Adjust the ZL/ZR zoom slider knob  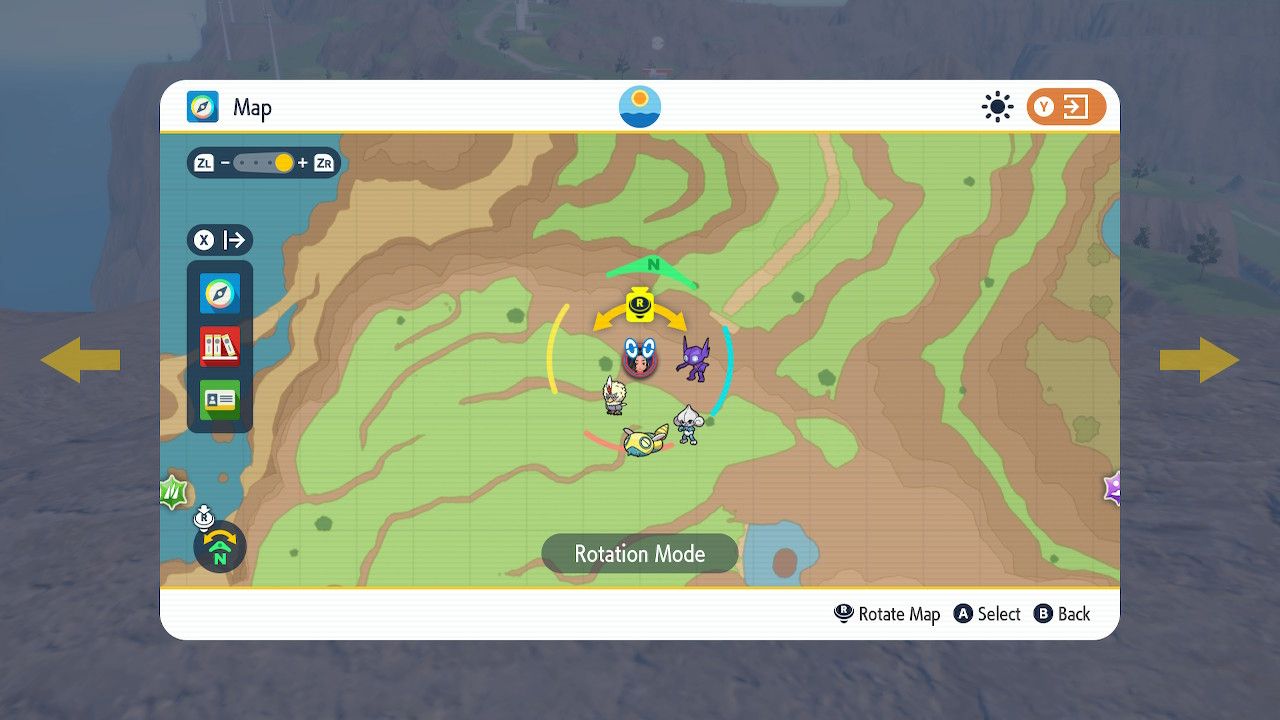[283, 162]
